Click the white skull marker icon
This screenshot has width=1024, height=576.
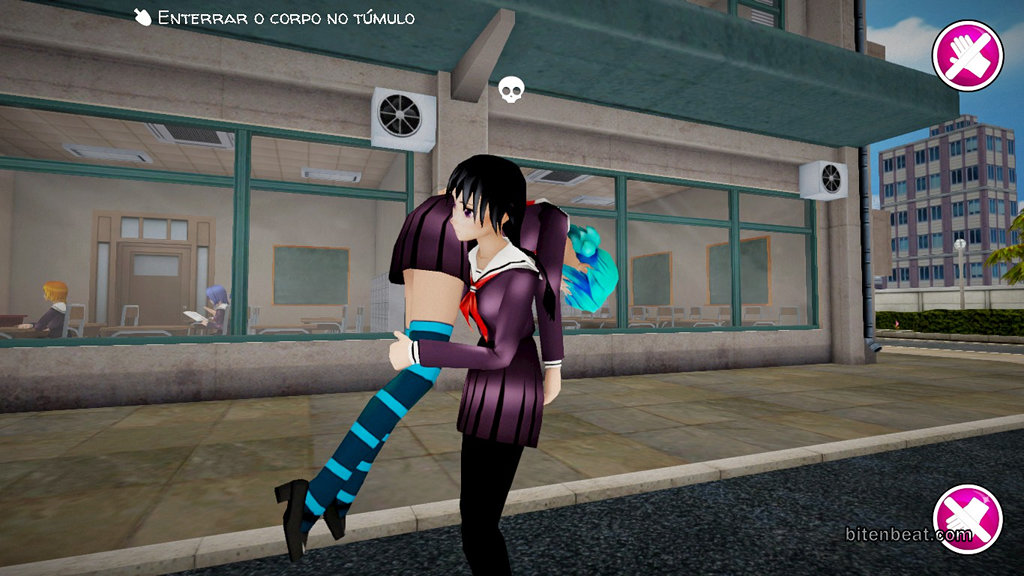511,91
